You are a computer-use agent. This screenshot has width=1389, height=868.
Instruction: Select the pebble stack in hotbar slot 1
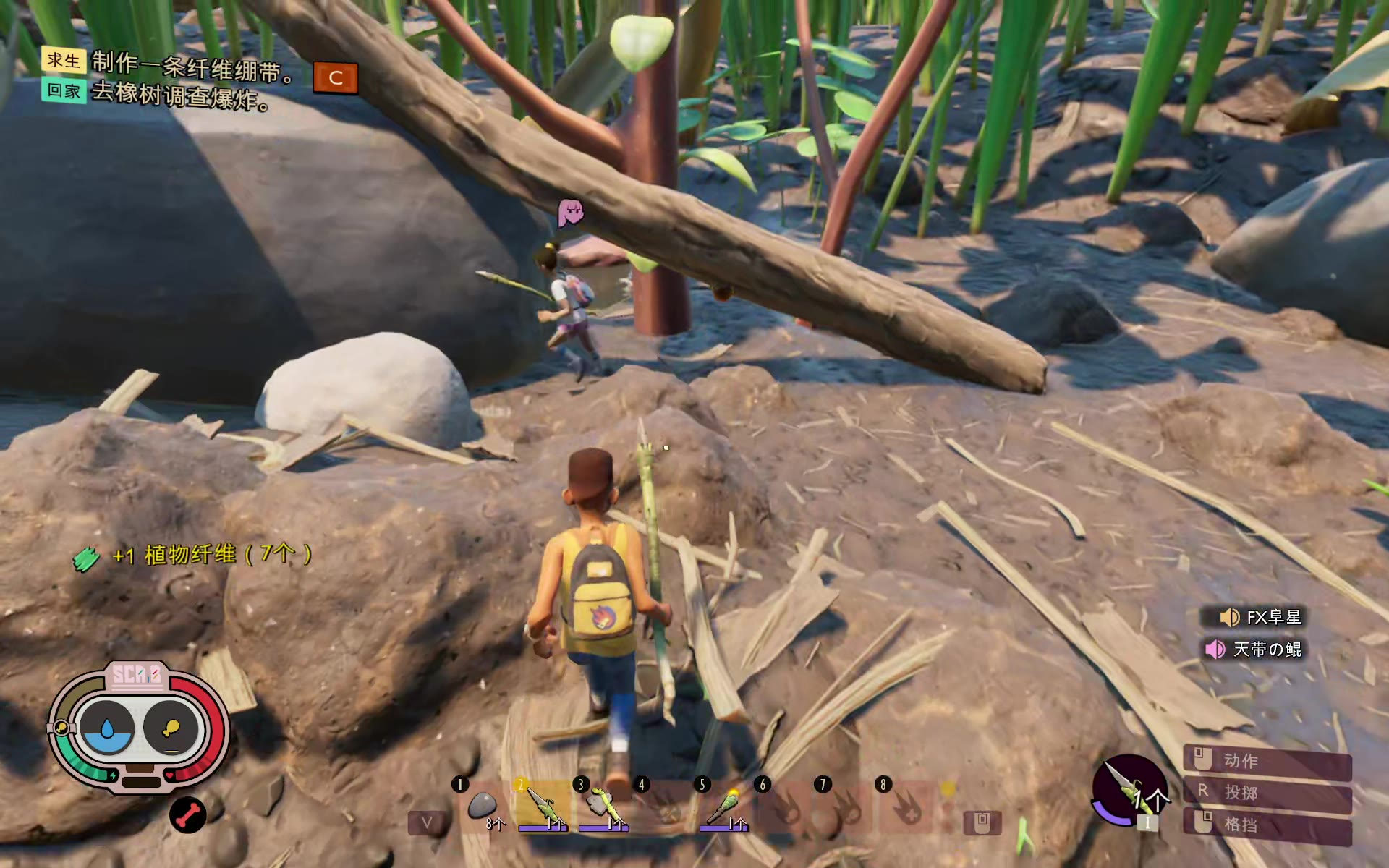pos(482,806)
